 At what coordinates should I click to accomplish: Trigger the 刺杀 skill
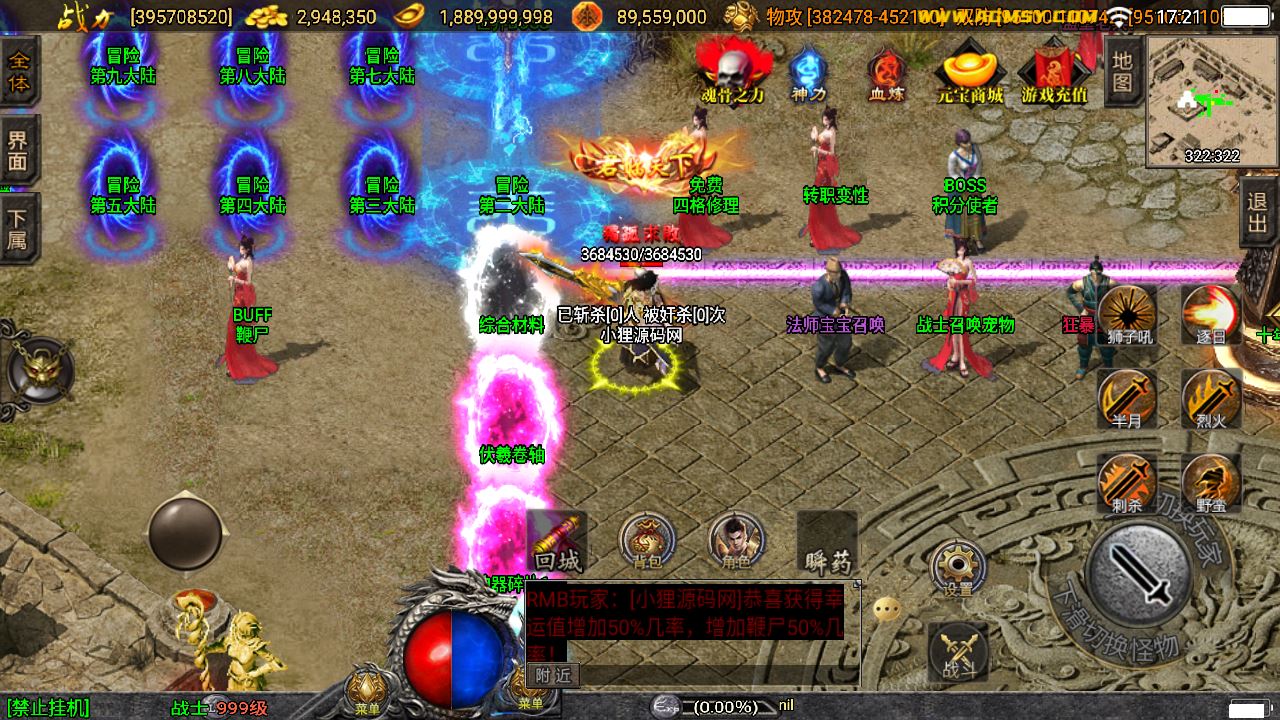1128,483
